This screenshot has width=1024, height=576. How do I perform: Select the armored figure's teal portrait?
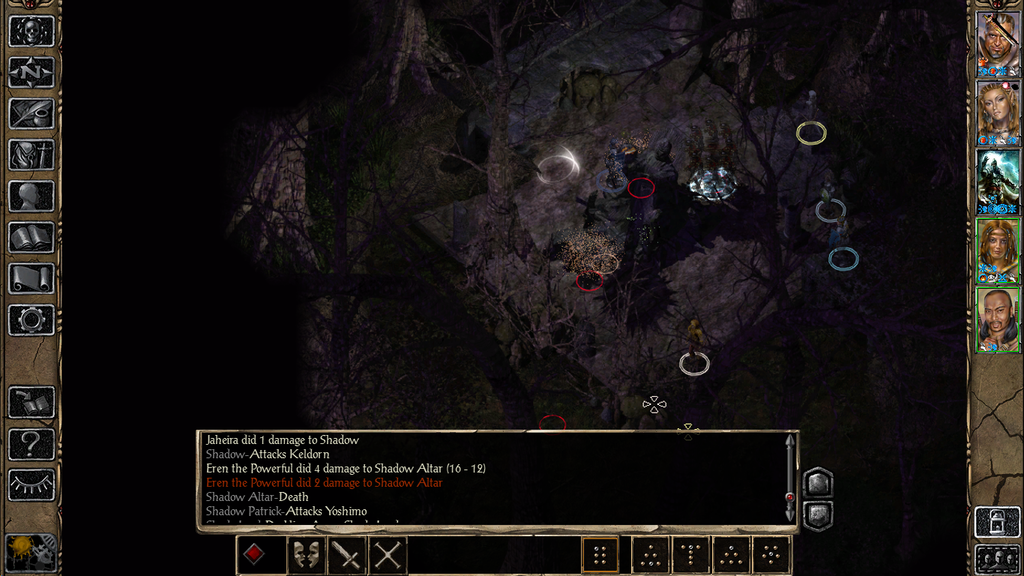(x=998, y=181)
